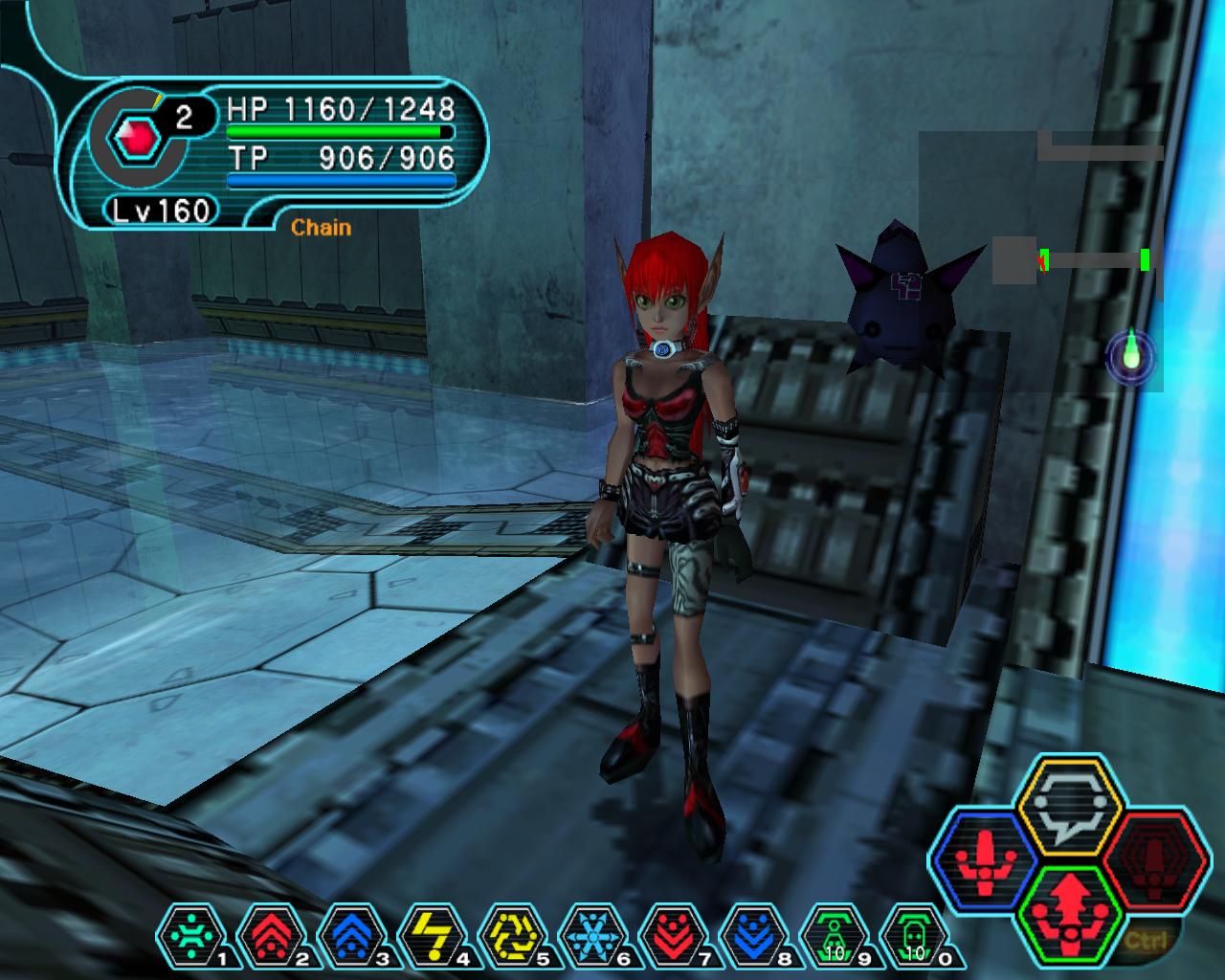Use the green consumable item in slot 0

coord(913,935)
